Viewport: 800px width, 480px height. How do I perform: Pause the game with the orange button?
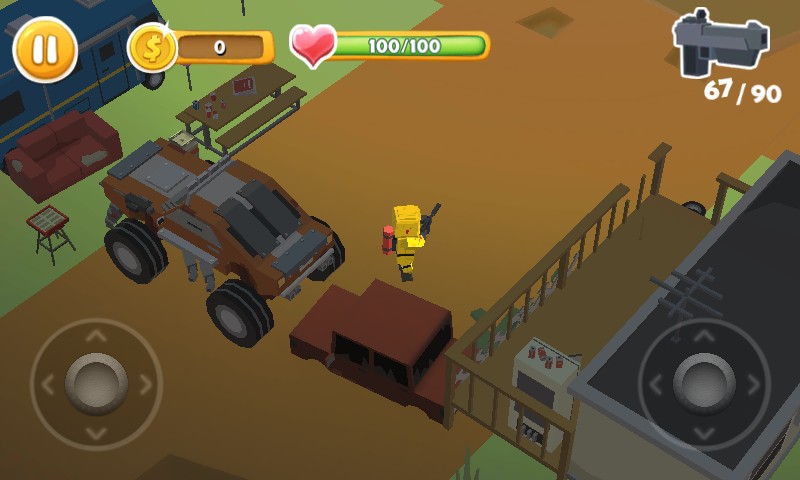click(45, 49)
